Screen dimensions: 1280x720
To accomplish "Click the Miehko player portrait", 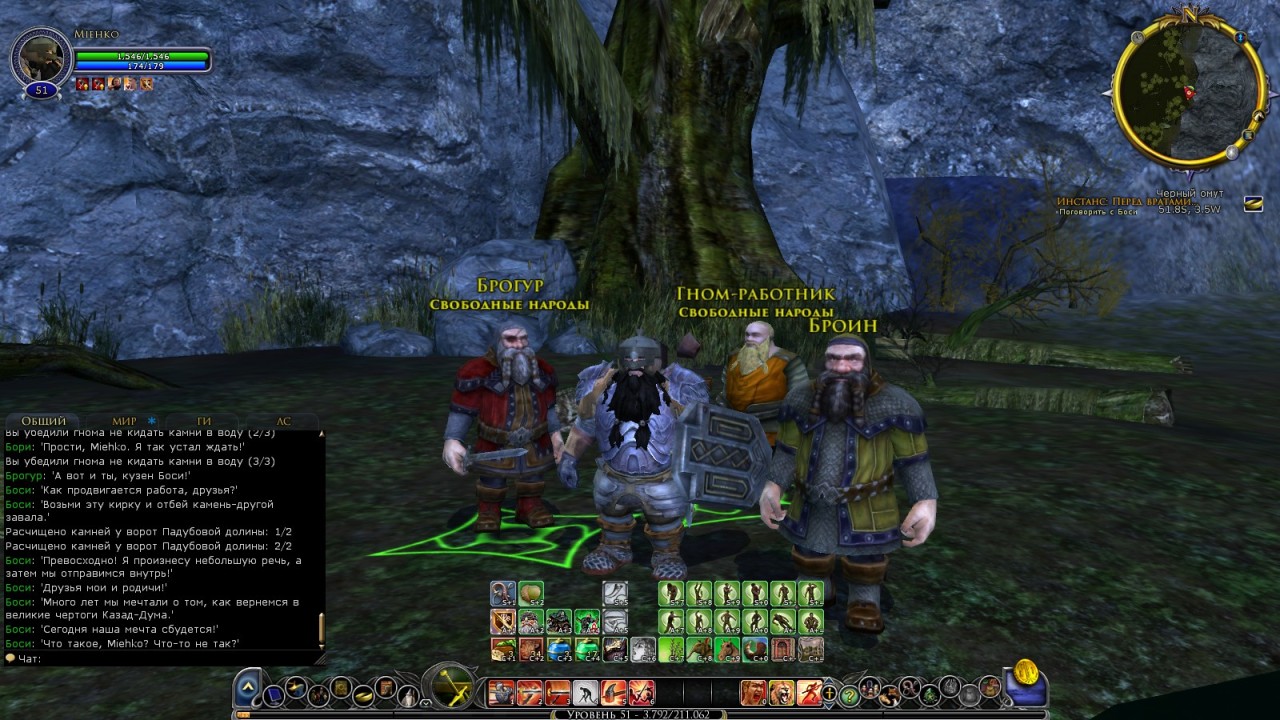I will click(x=41, y=57).
